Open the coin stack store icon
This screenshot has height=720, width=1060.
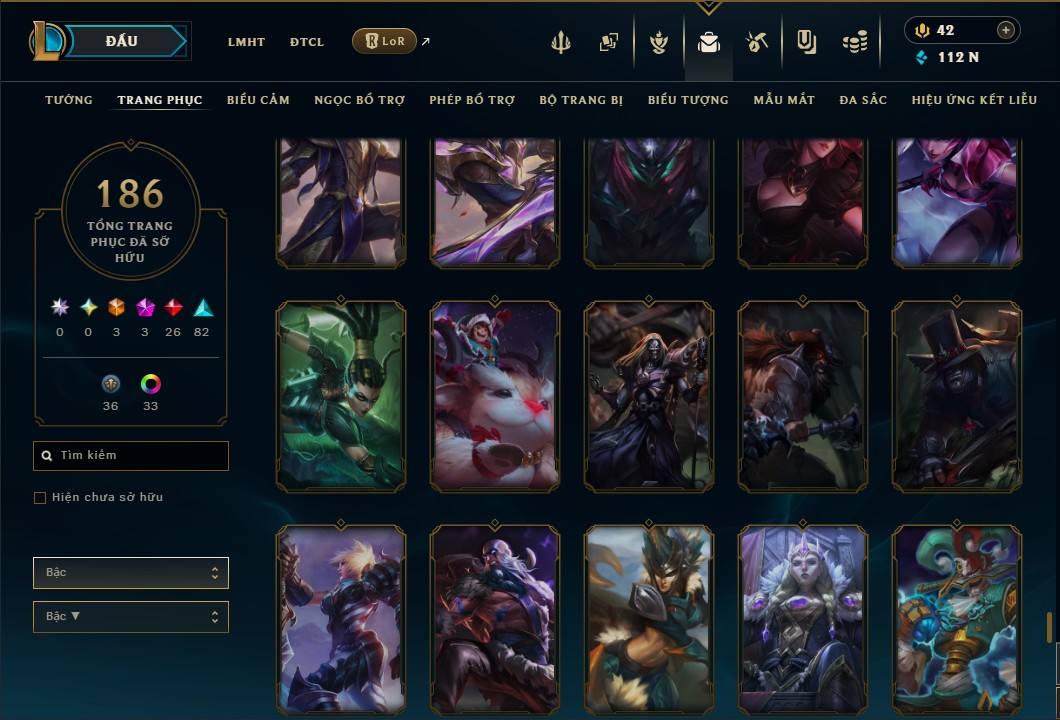854,43
